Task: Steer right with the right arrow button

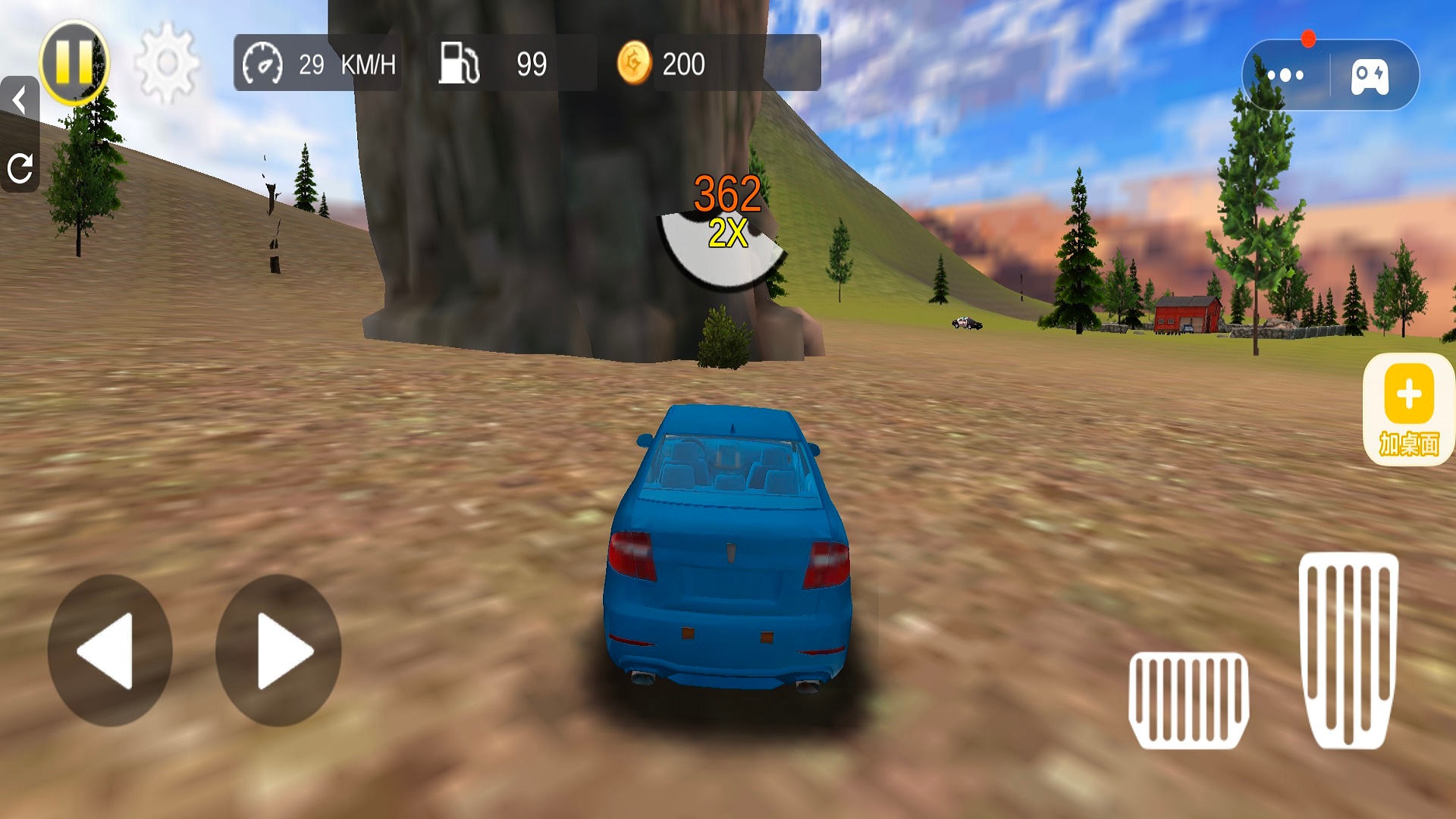Action: coord(278,651)
